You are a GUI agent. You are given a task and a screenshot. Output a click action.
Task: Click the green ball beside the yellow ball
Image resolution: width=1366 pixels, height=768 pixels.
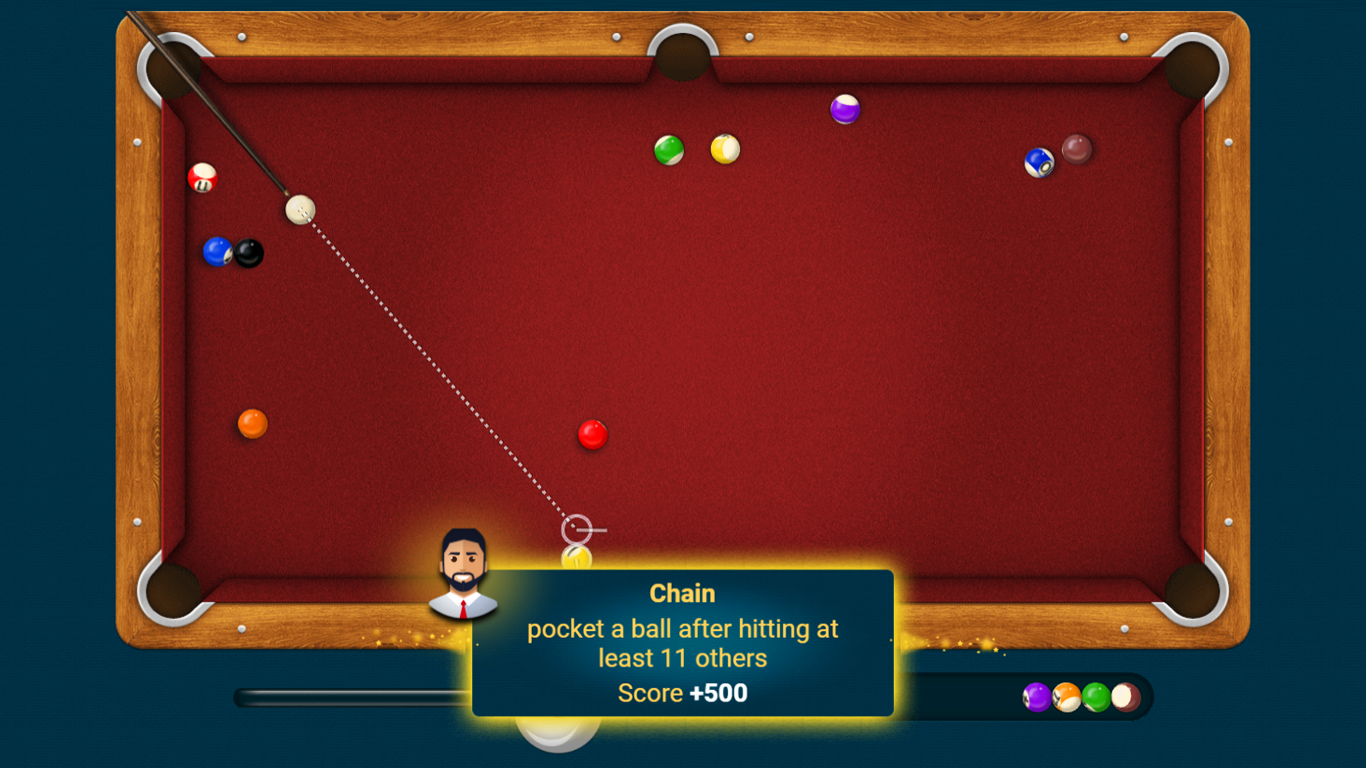668,150
